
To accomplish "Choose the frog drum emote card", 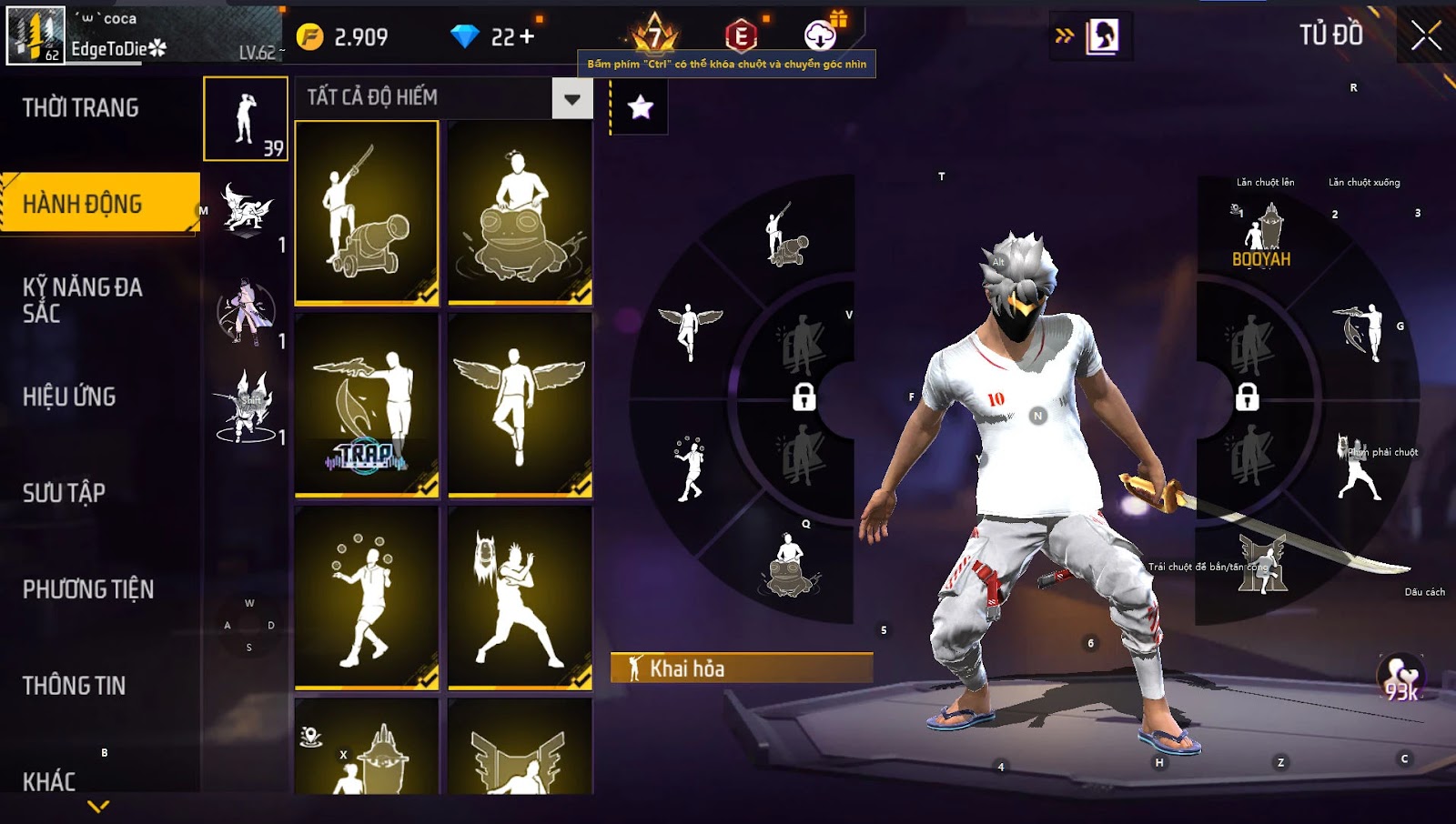I will click(x=520, y=212).
